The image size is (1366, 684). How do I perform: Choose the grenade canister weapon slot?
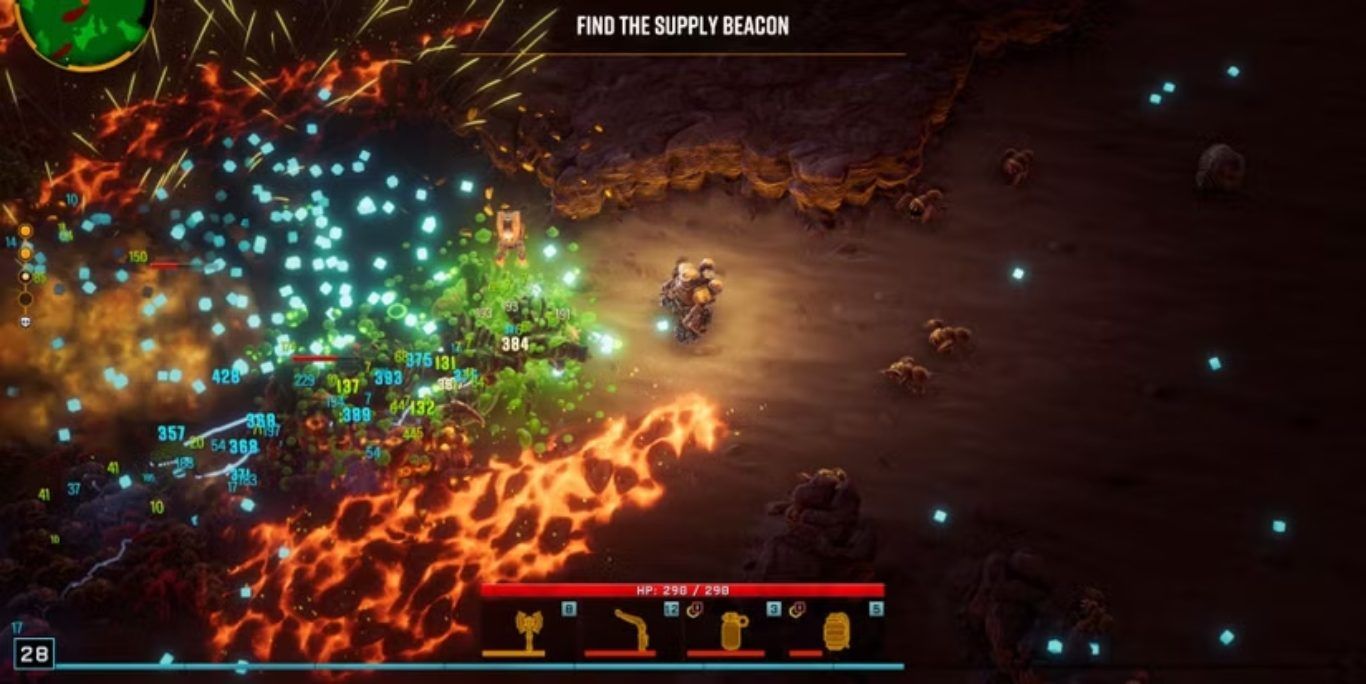734,630
